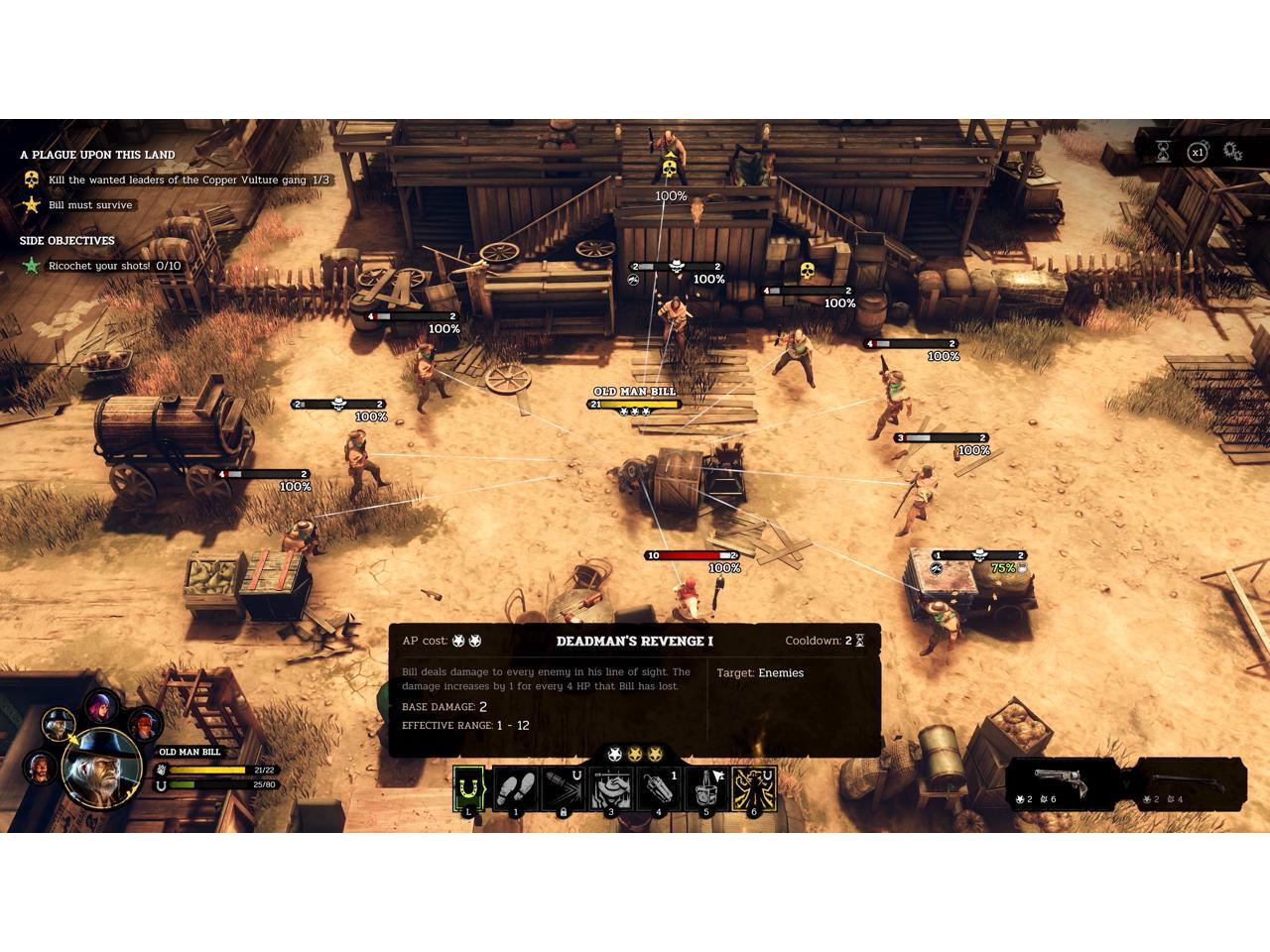End turn with the hourglass icon
Viewport: 1270px width, 952px height.
coord(1164,152)
